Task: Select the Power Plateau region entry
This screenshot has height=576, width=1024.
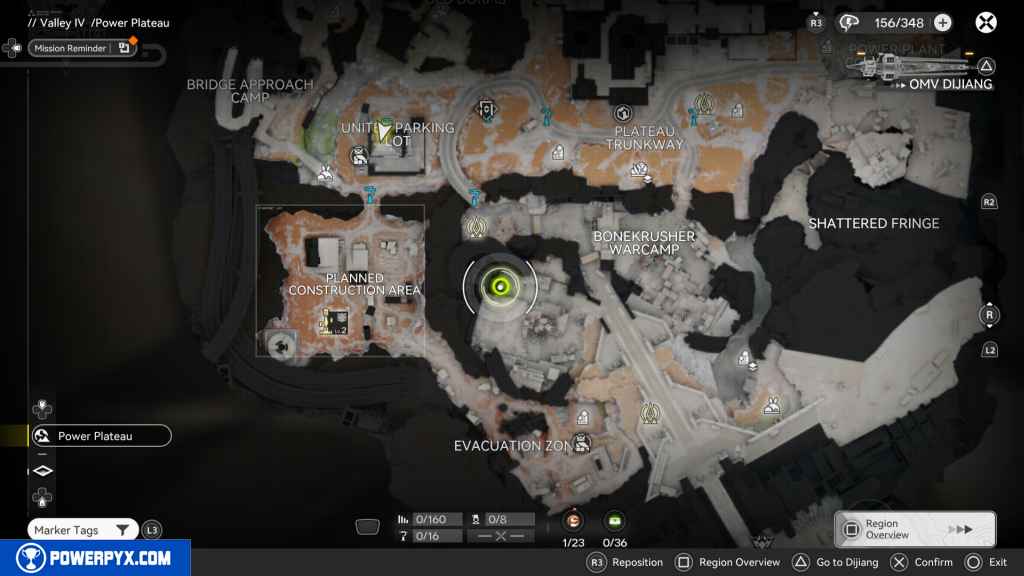Action: coord(100,436)
